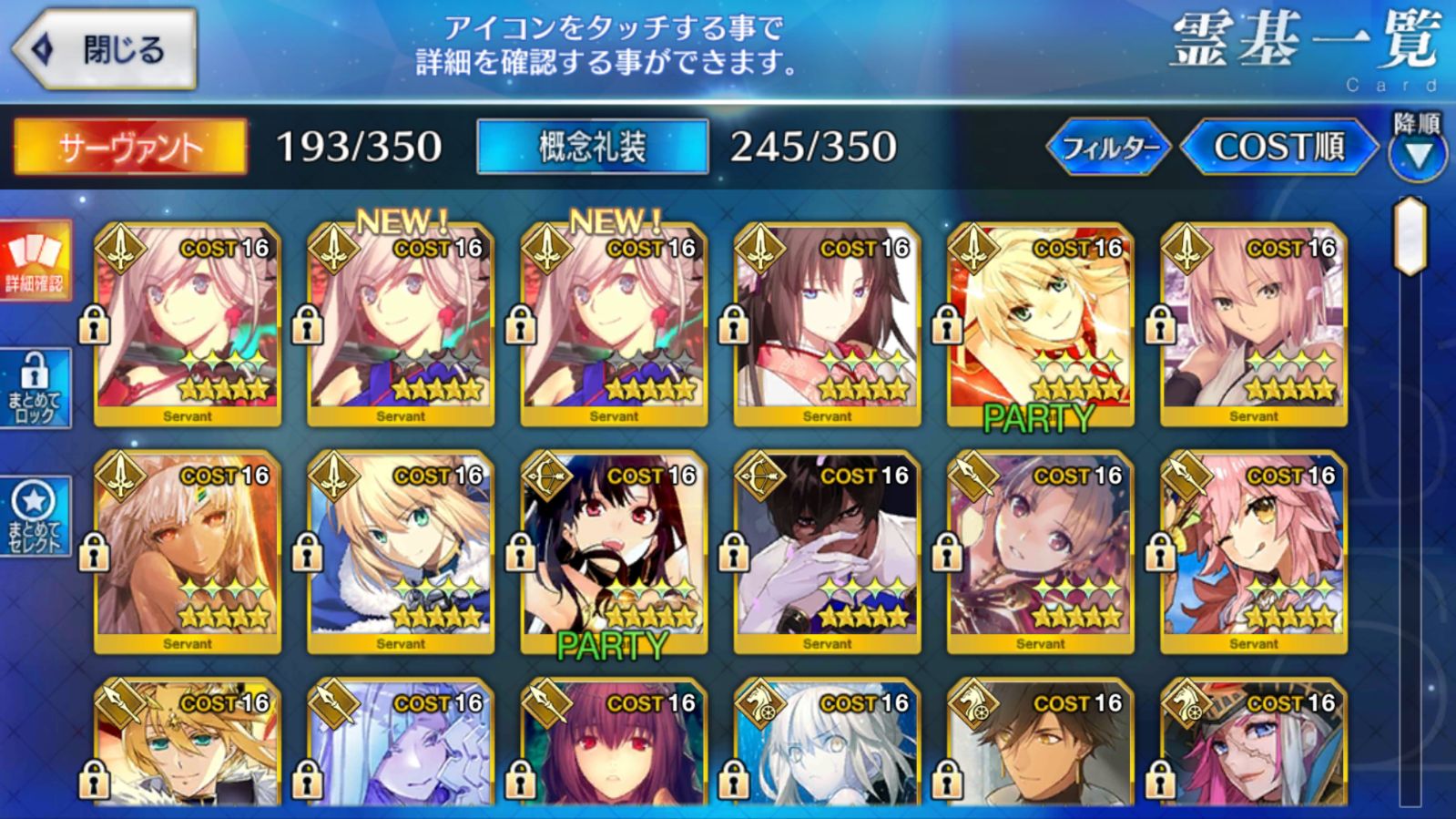Select the tan-skinned white-haired Saber card
This screenshot has width=1456, height=819.
pyautogui.click(x=188, y=553)
